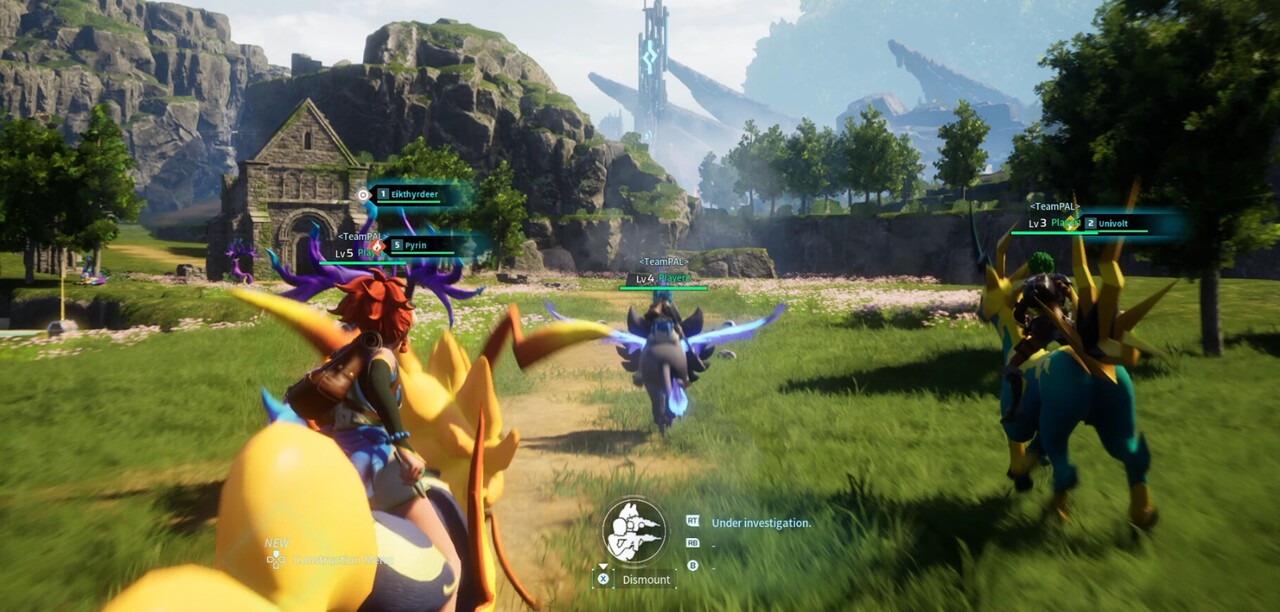
Task: Open the NEW Construction Menu notification
Action: [x=330, y=558]
